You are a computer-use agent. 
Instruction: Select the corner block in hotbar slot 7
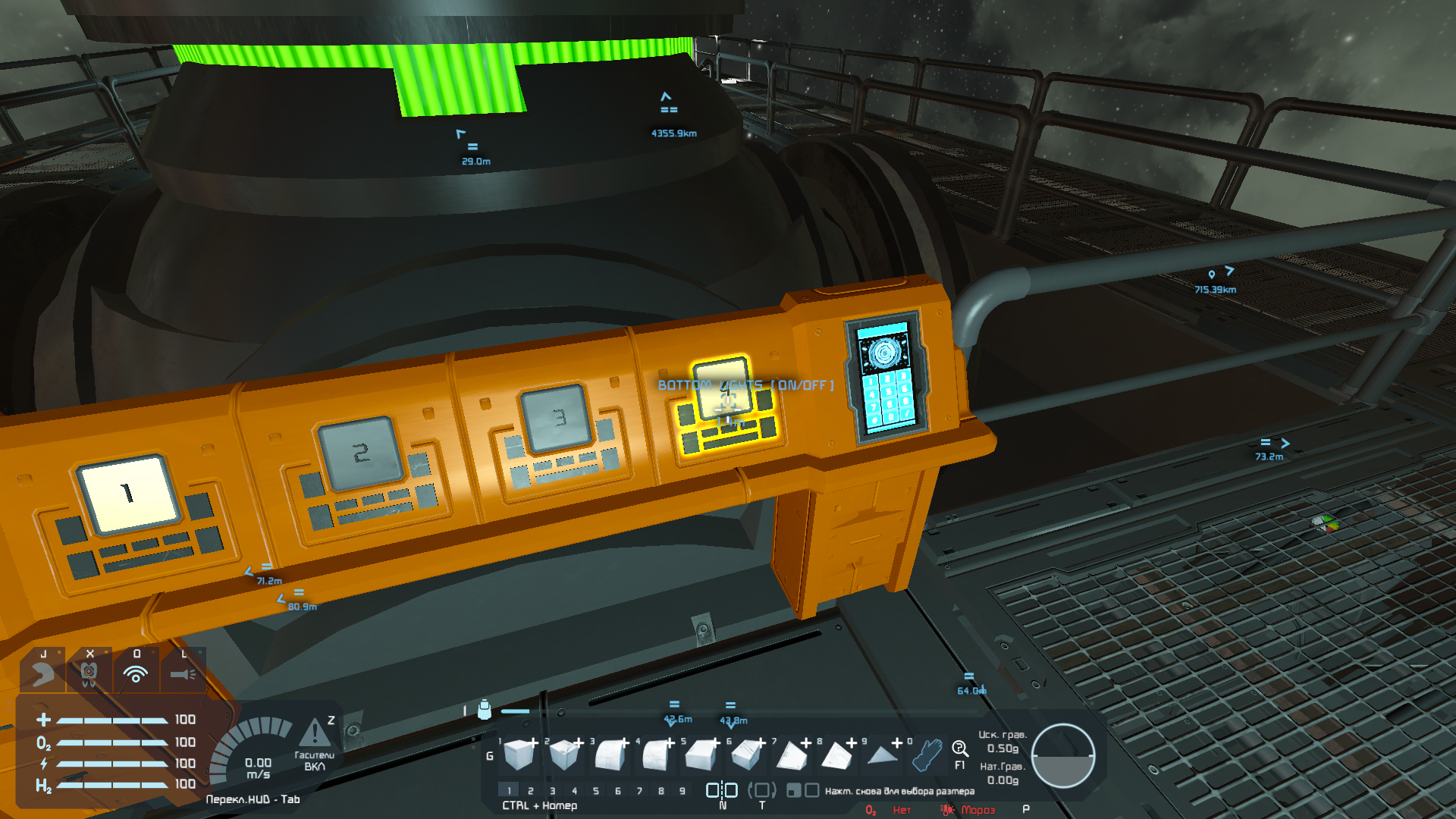click(791, 755)
